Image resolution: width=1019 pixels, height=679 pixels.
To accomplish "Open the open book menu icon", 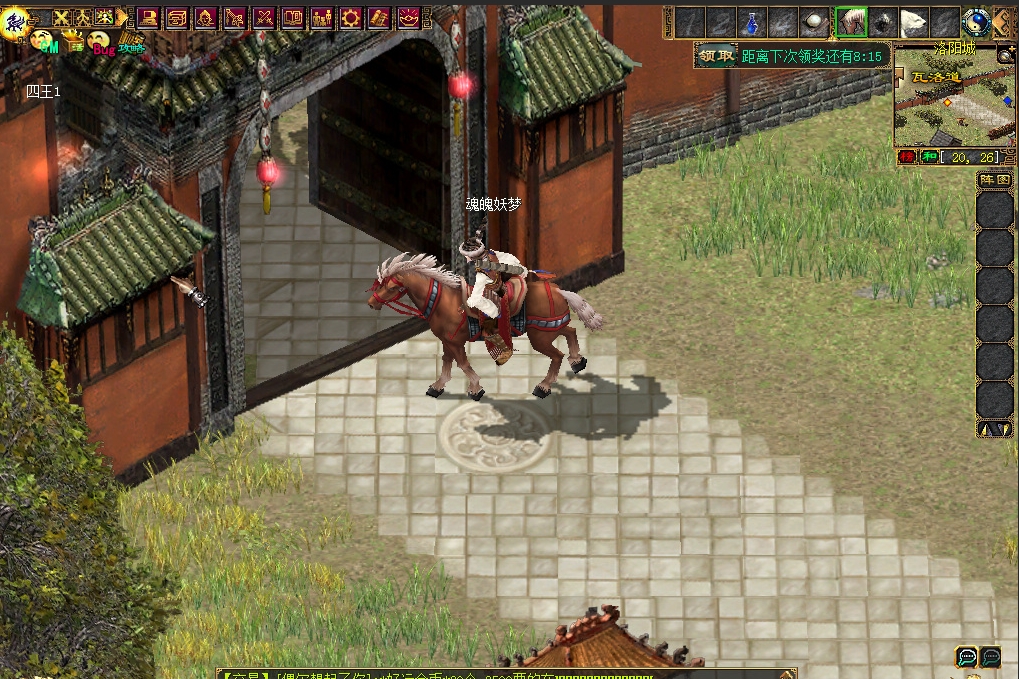I will [x=292, y=17].
